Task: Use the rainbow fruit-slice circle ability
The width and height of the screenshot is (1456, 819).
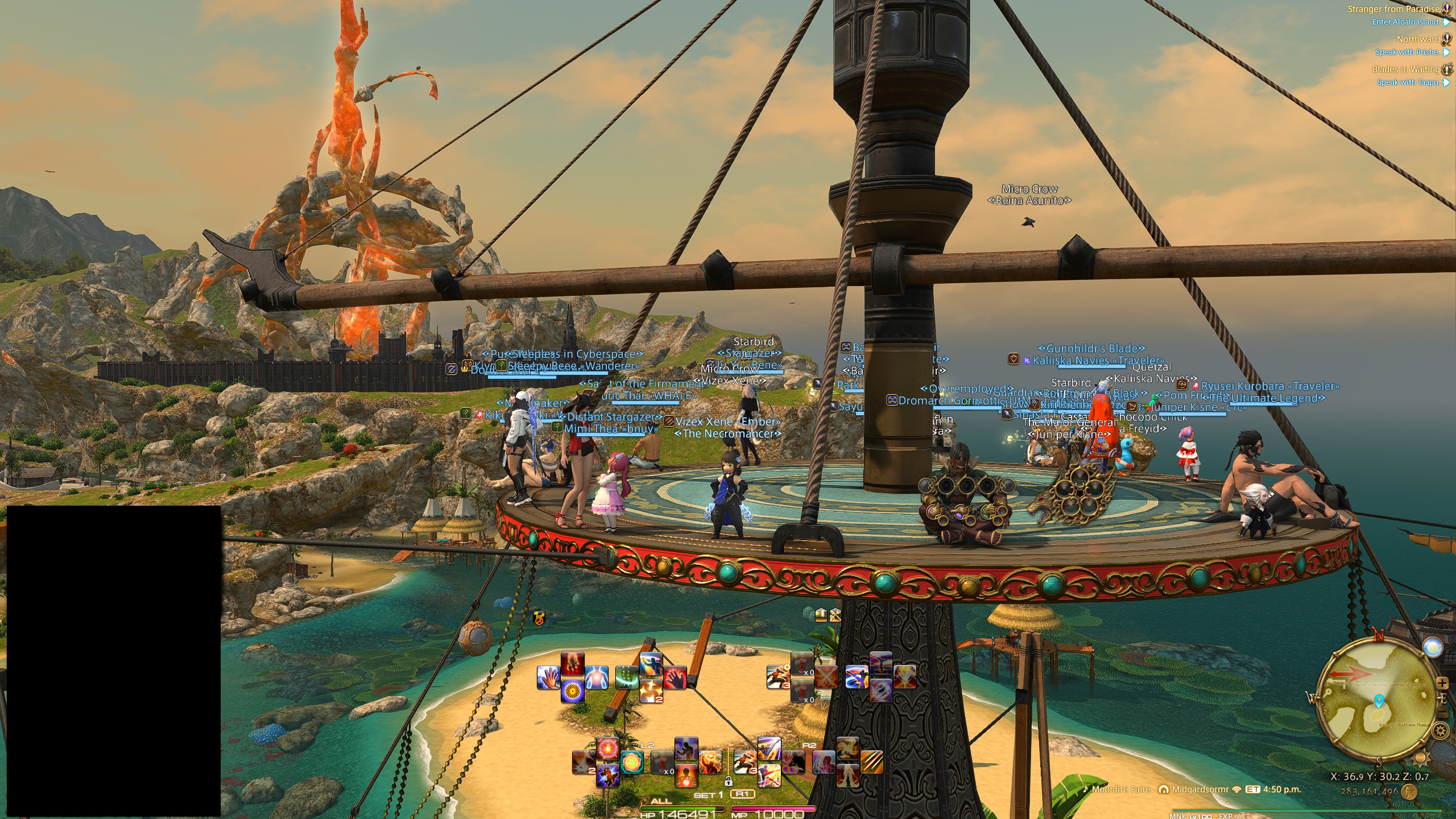Action: pos(631,762)
